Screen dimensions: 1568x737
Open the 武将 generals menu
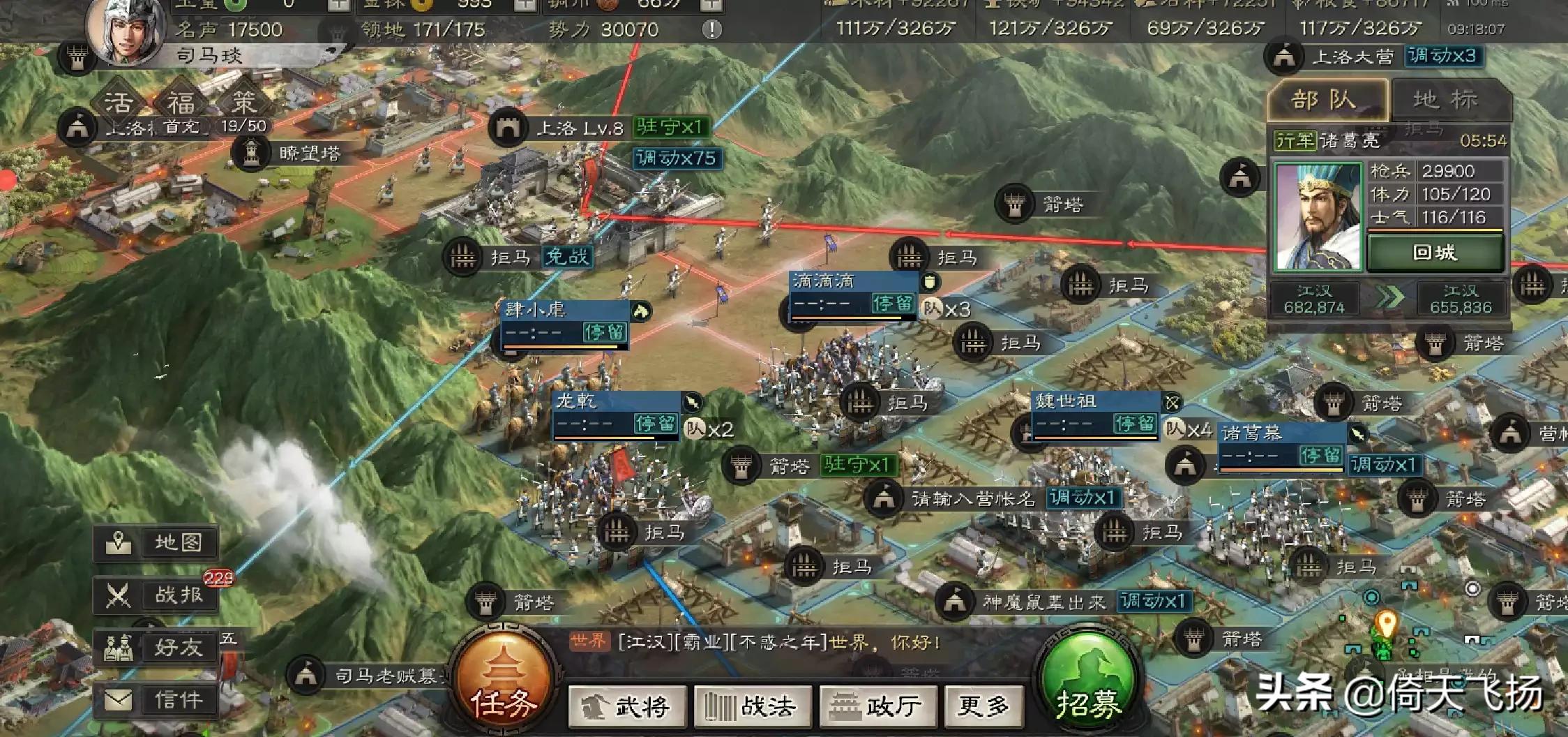[627, 706]
